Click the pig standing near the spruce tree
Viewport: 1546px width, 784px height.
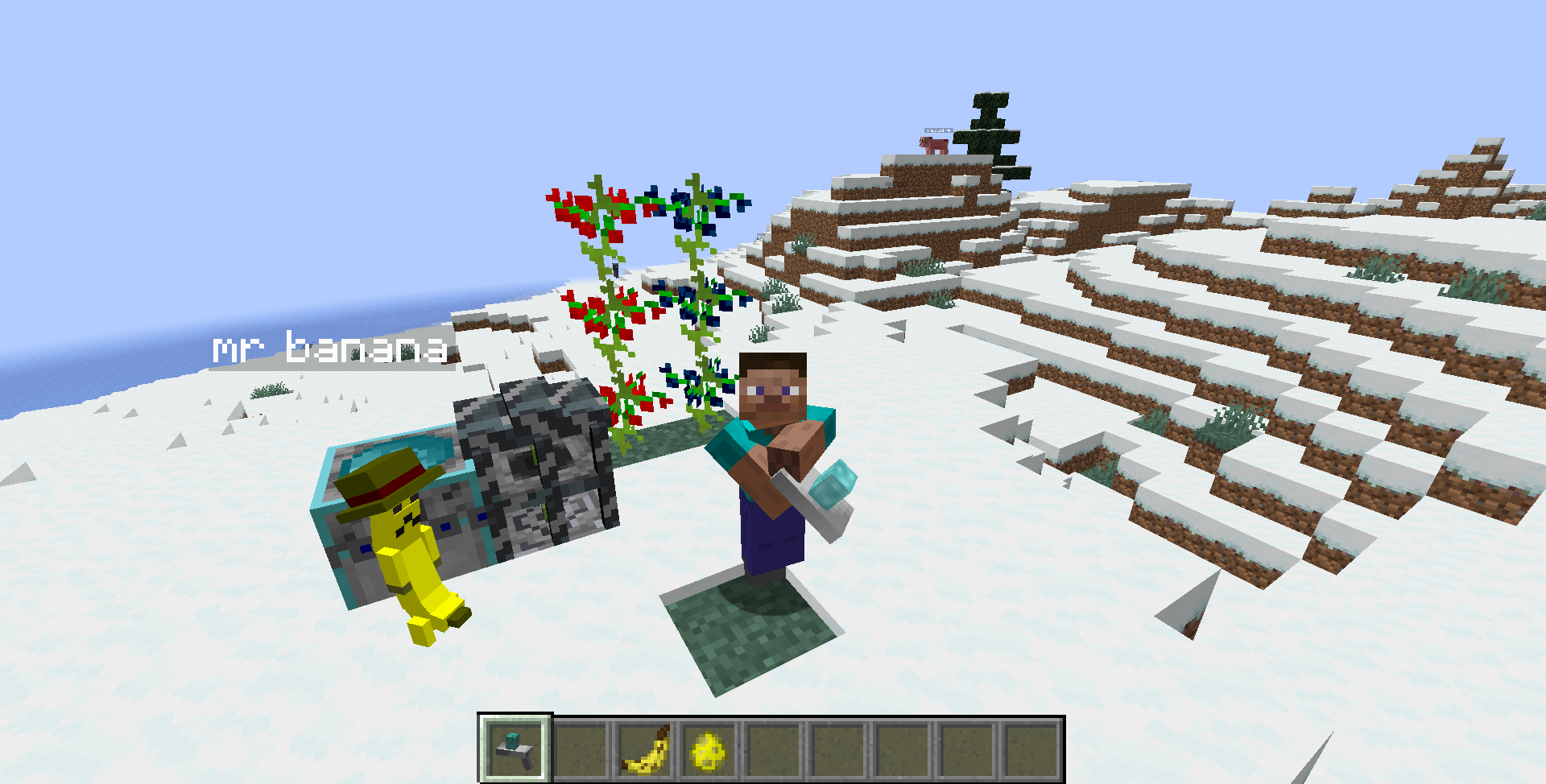tap(932, 145)
